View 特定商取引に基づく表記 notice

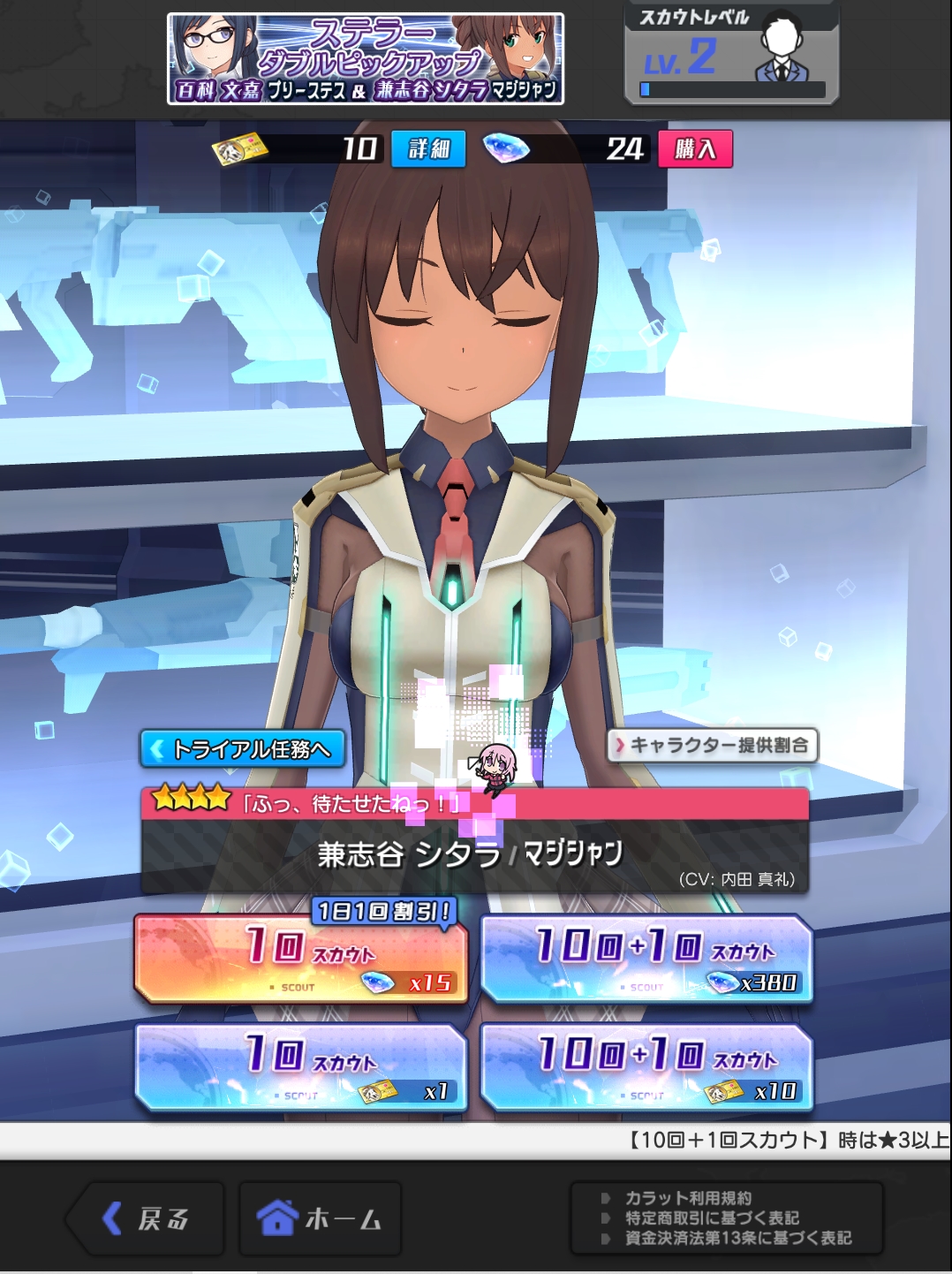click(x=712, y=1218)
